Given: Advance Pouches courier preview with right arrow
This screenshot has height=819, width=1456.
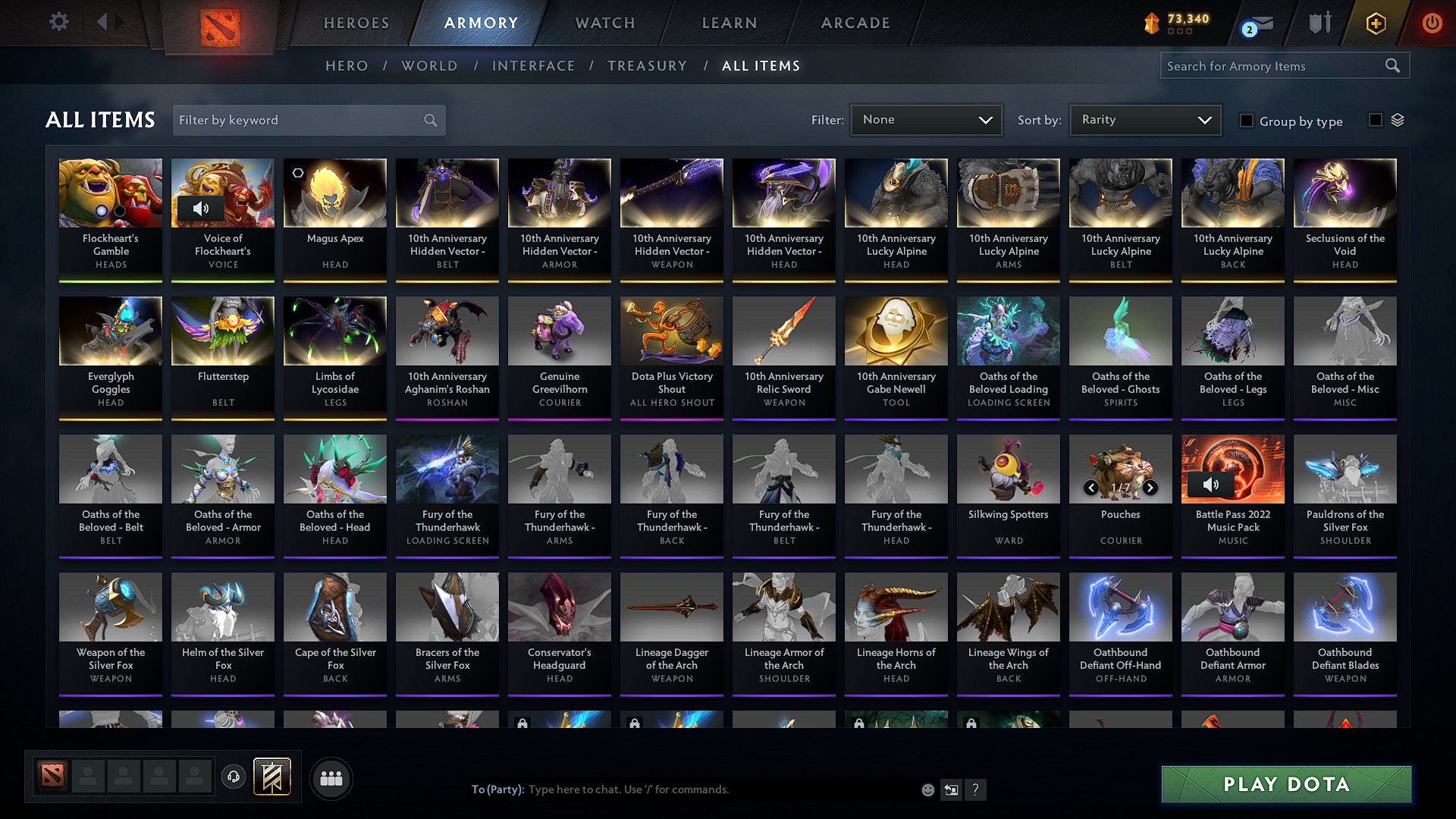Looking at the screenshot, I should pos(1149,488).
